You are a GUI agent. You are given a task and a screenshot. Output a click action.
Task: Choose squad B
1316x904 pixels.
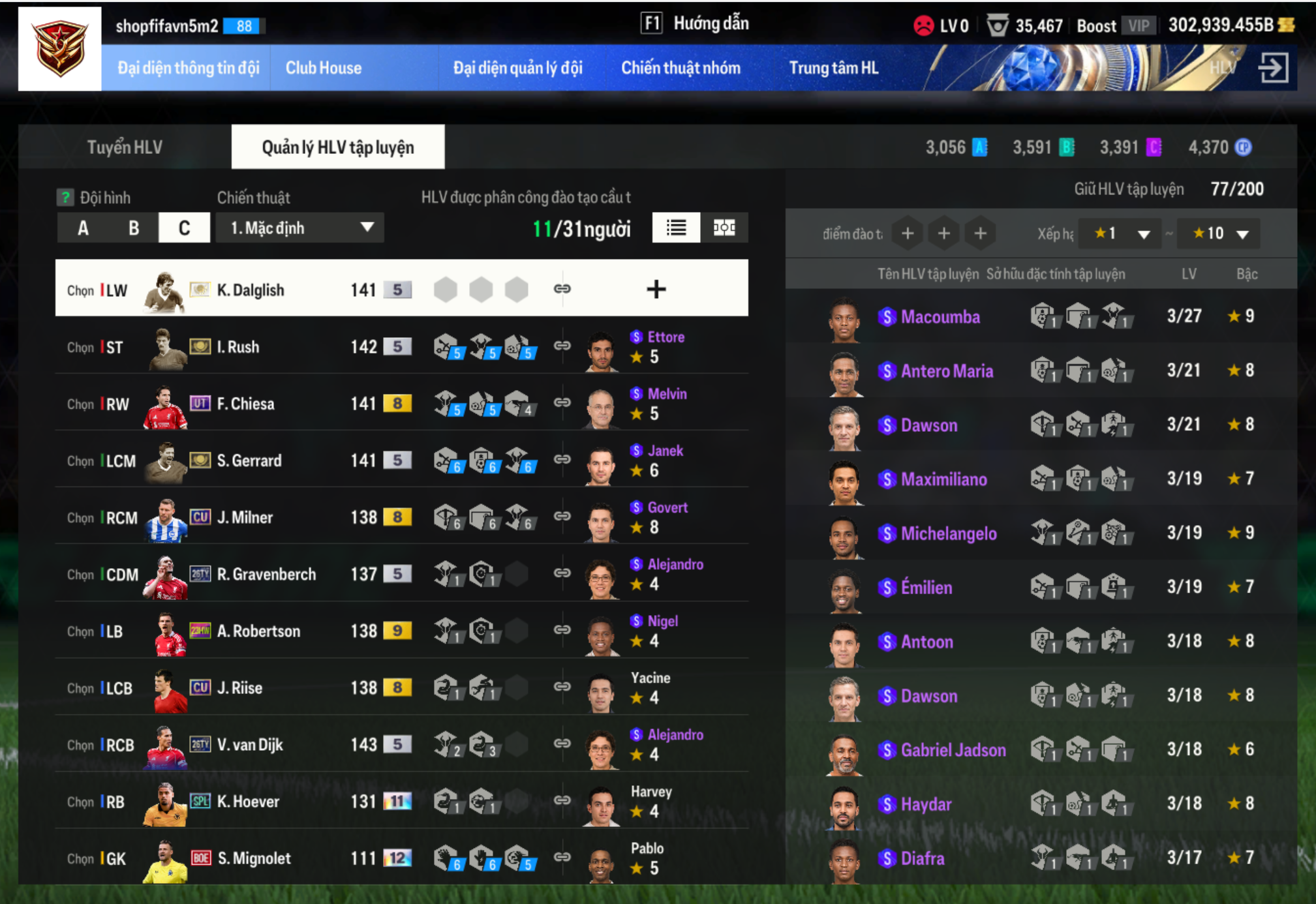(134, 228)
